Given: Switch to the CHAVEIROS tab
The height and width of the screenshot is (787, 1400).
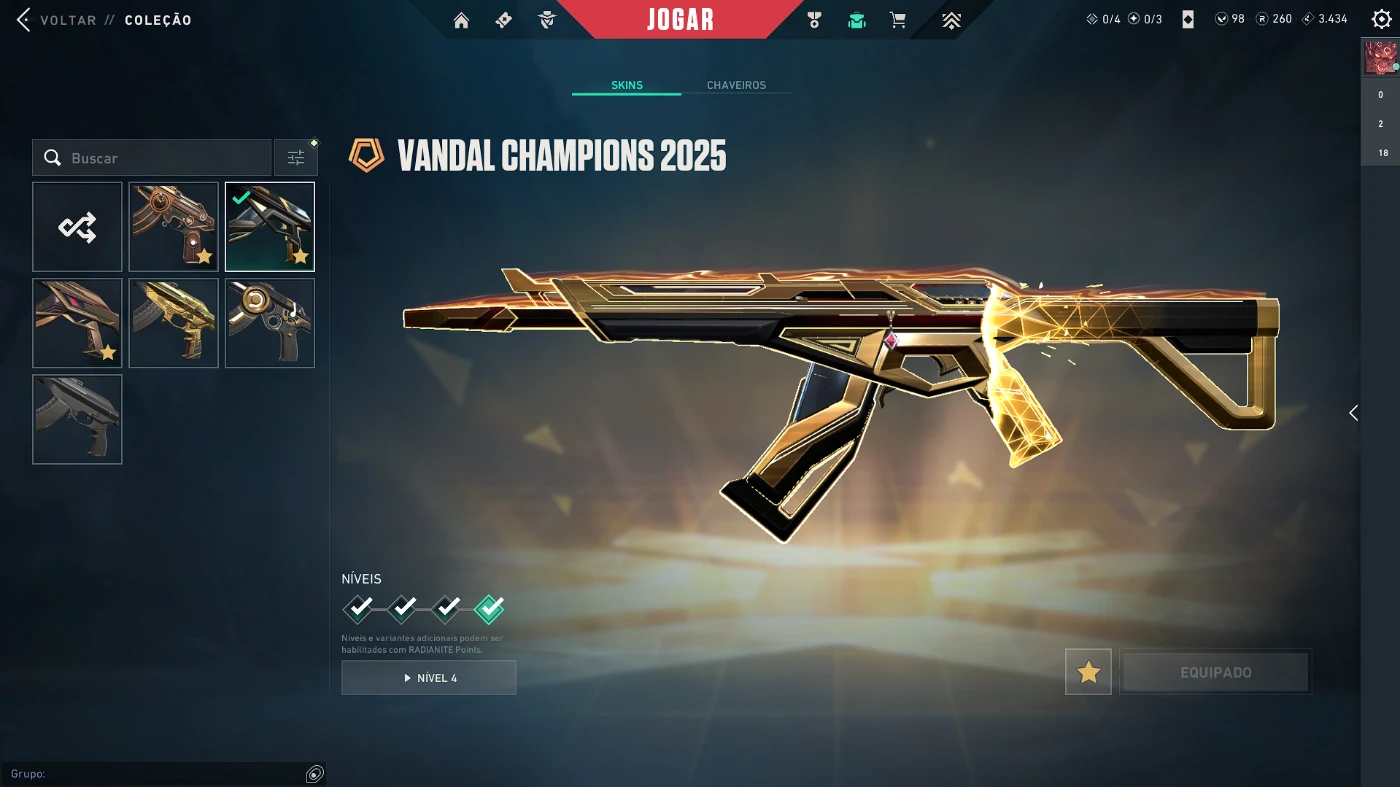Looking at the screenshot, I should (x=736, y=85).
